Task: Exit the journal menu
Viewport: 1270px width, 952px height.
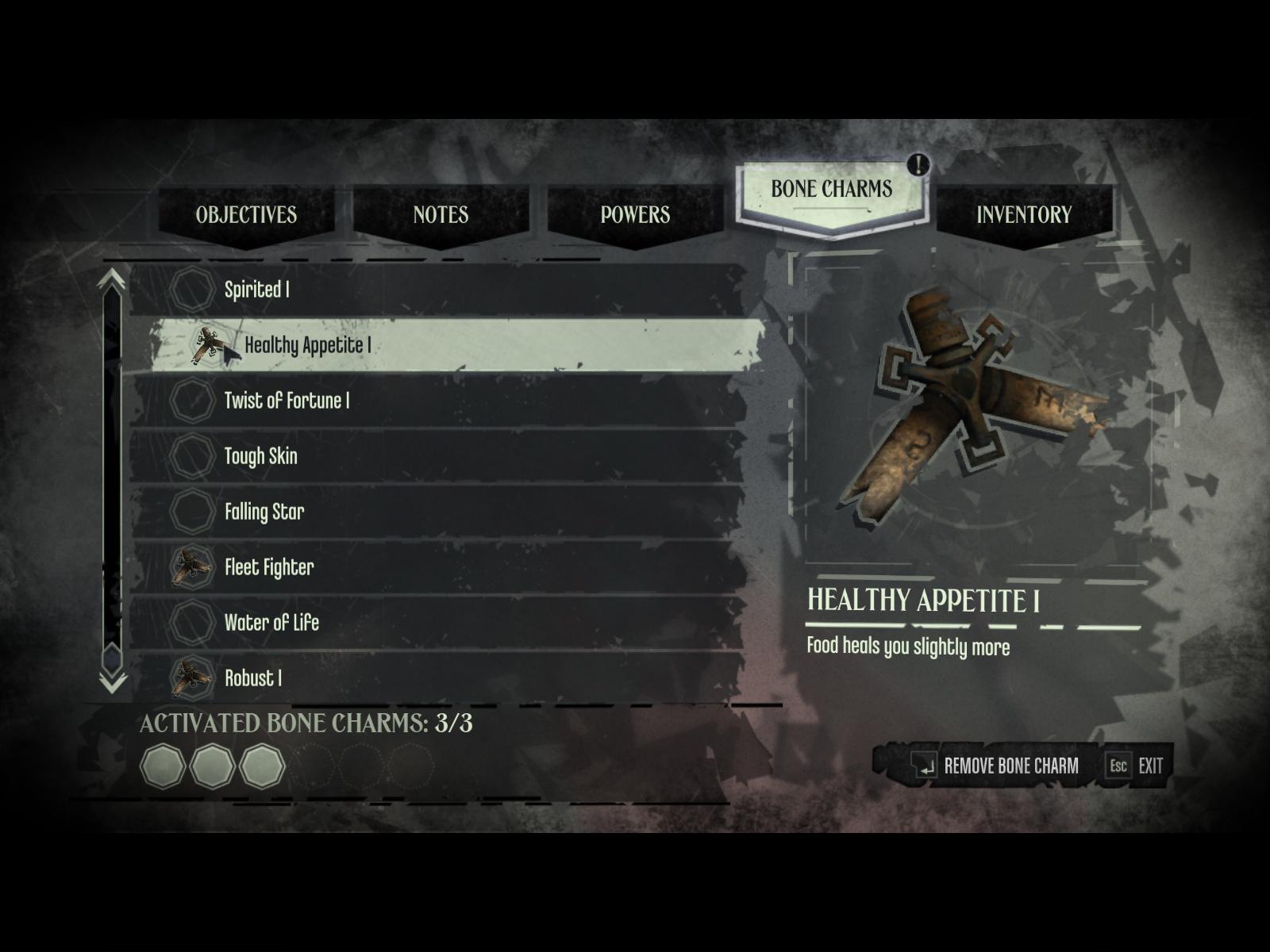Action: 1136,766
